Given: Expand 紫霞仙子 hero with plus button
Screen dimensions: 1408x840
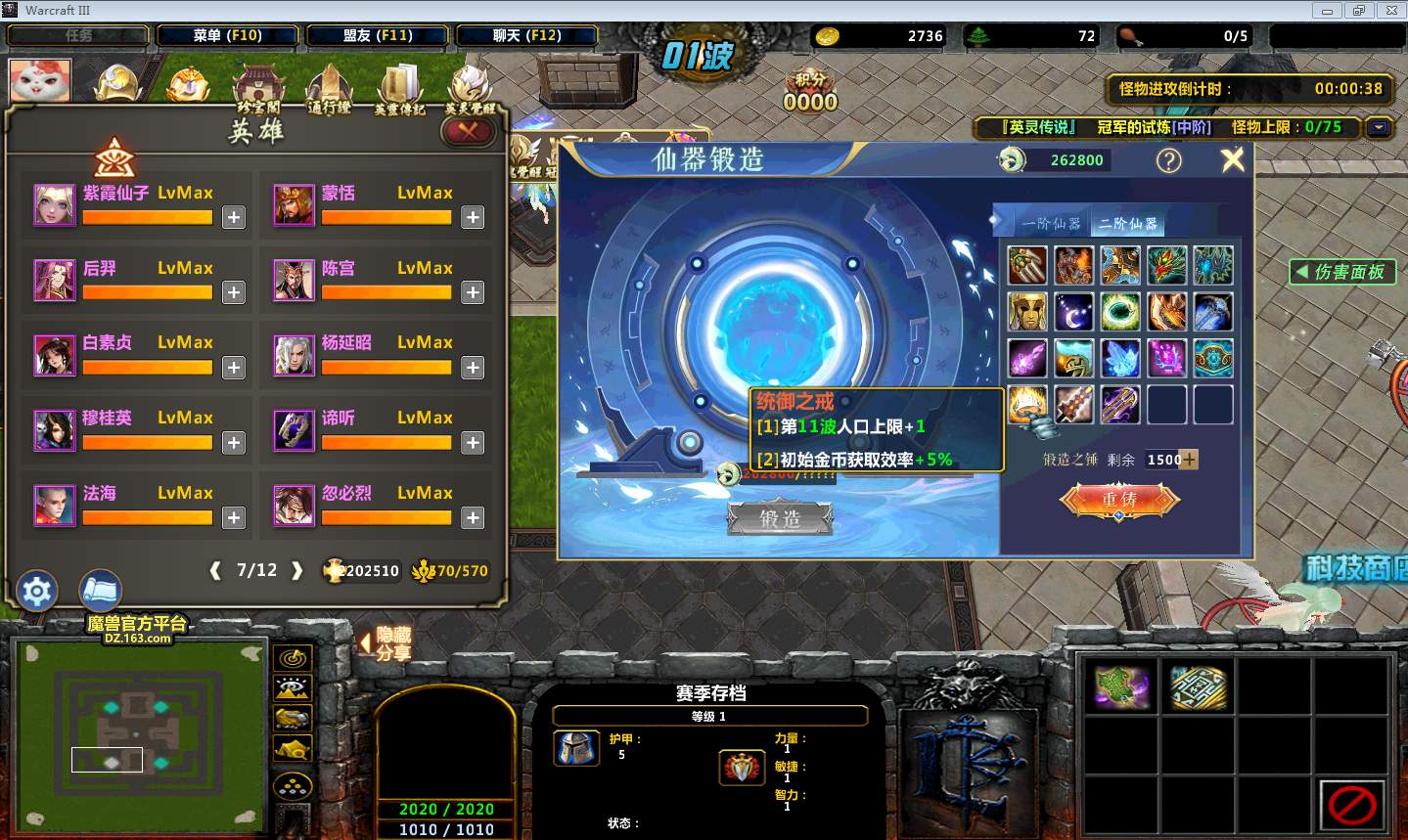Looking at the screenshot, I should tap(234, 217).
